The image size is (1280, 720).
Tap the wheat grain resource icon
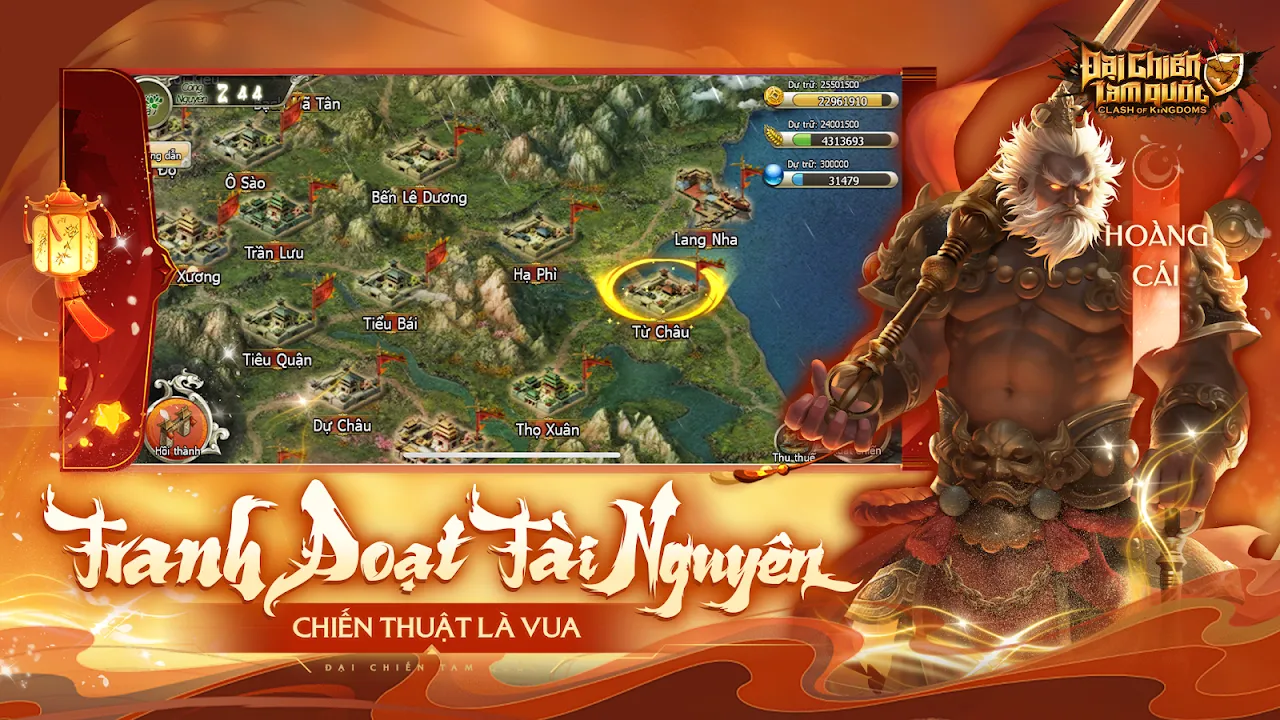click(x=771, y=137)
